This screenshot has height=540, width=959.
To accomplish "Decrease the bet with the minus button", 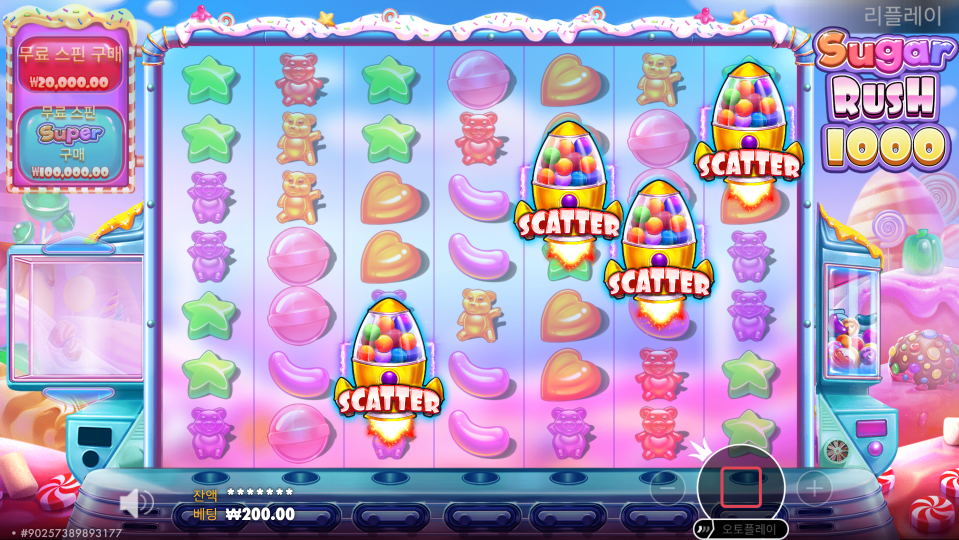I will (667, 488).
